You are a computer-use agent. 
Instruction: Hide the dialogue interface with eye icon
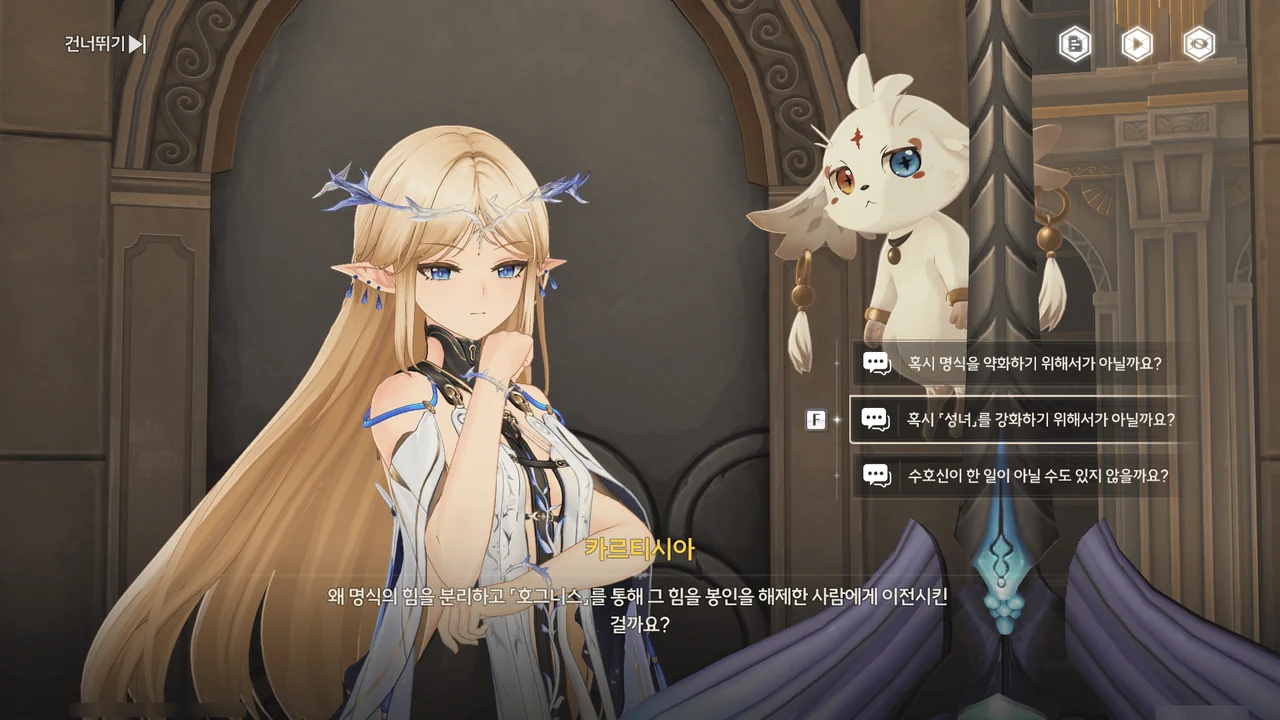[1199, 44]
